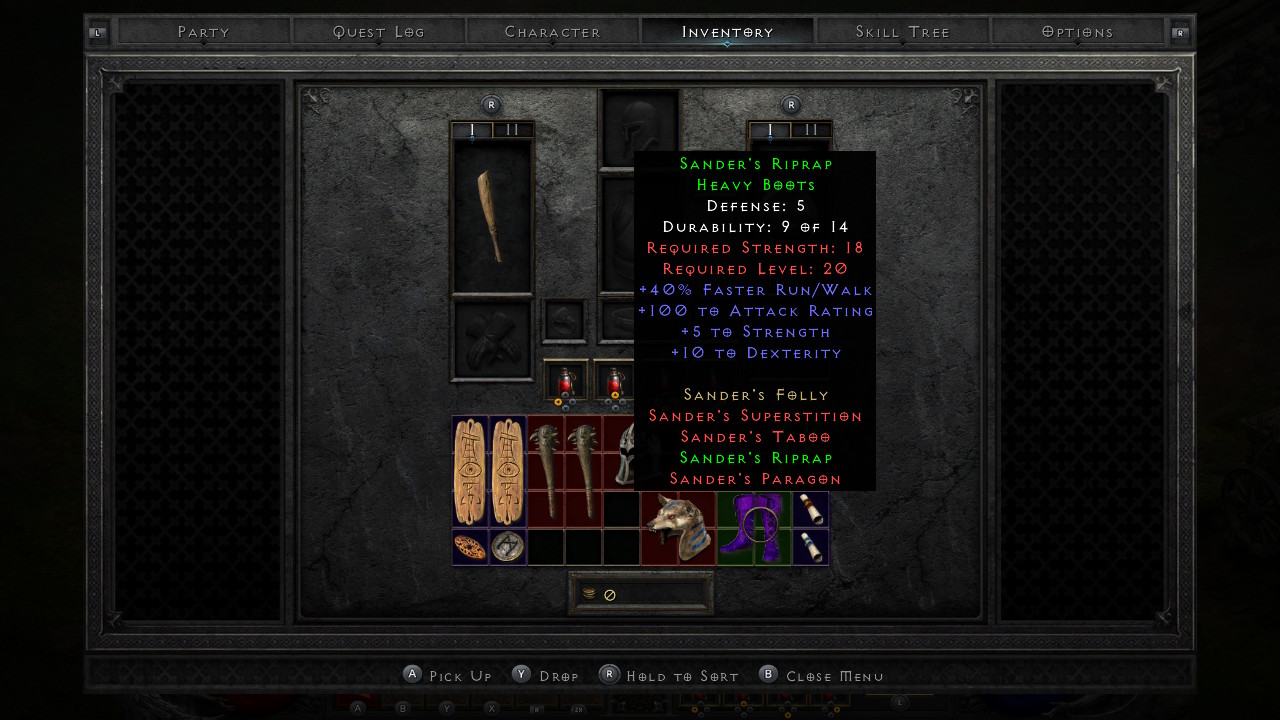Click the empty gloves equipment slot
Viewport: 1280px width, 720px height.
tap(492, 340)
